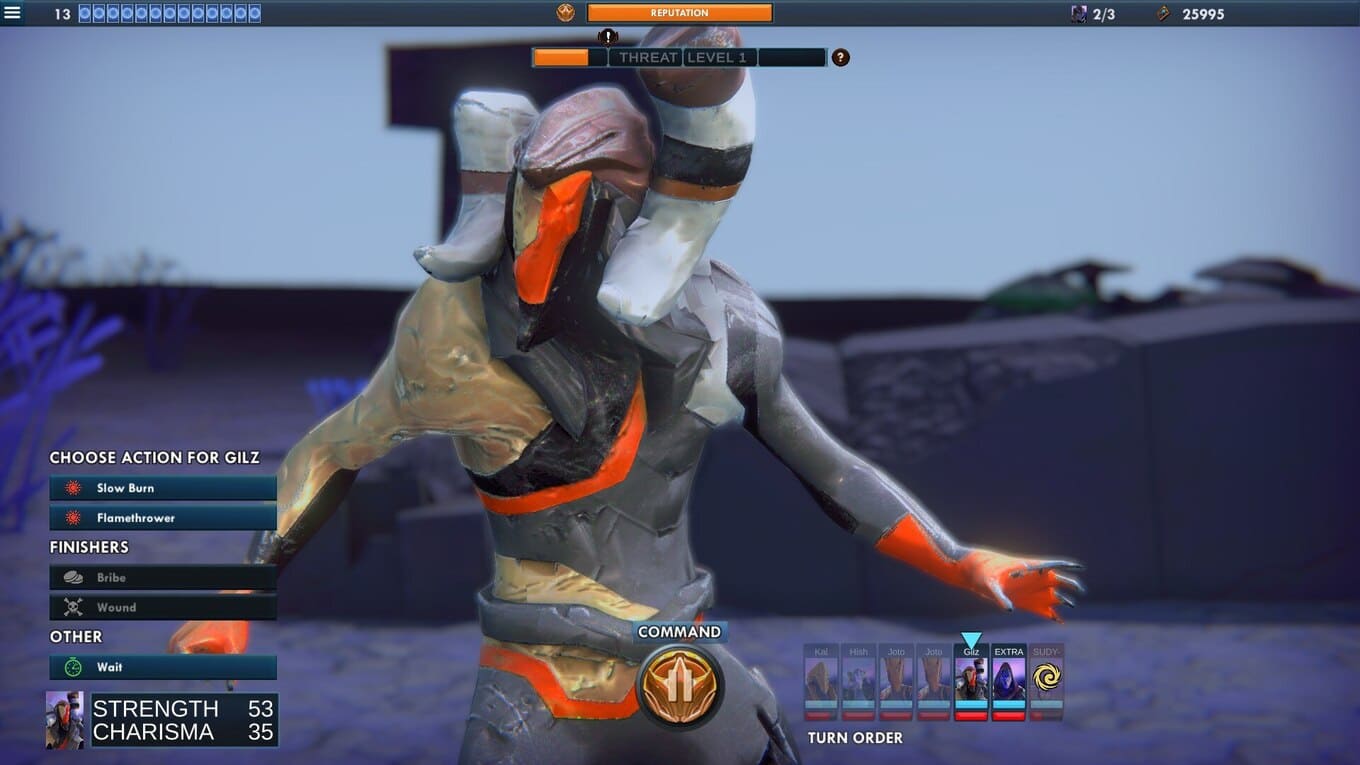Screen dimensions: 1360x765
Task: Select the yellow swirl turn order card
Action: [1046, 681]
